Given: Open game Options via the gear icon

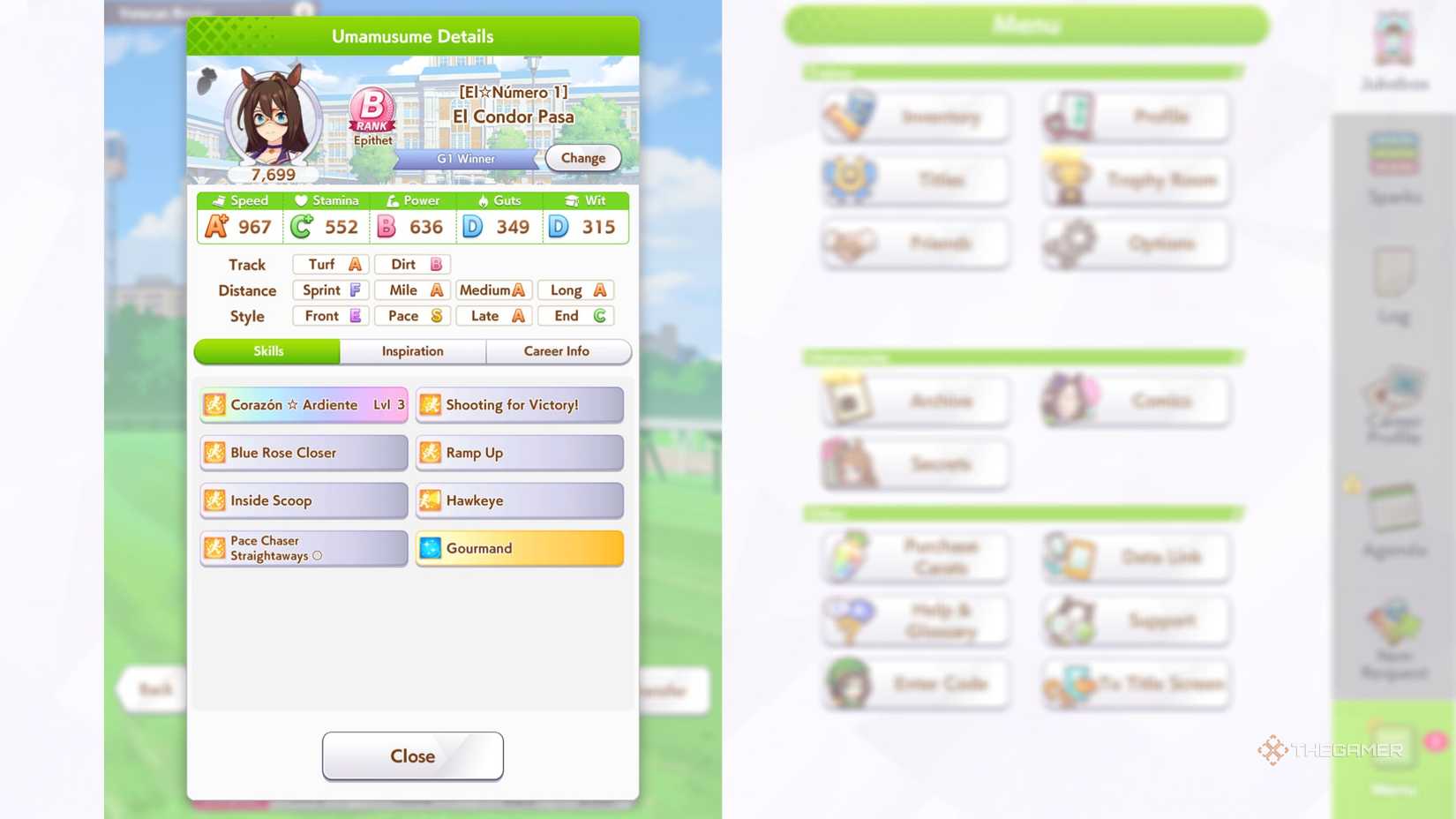Looking at the screenshot, I should [1135, 243].
